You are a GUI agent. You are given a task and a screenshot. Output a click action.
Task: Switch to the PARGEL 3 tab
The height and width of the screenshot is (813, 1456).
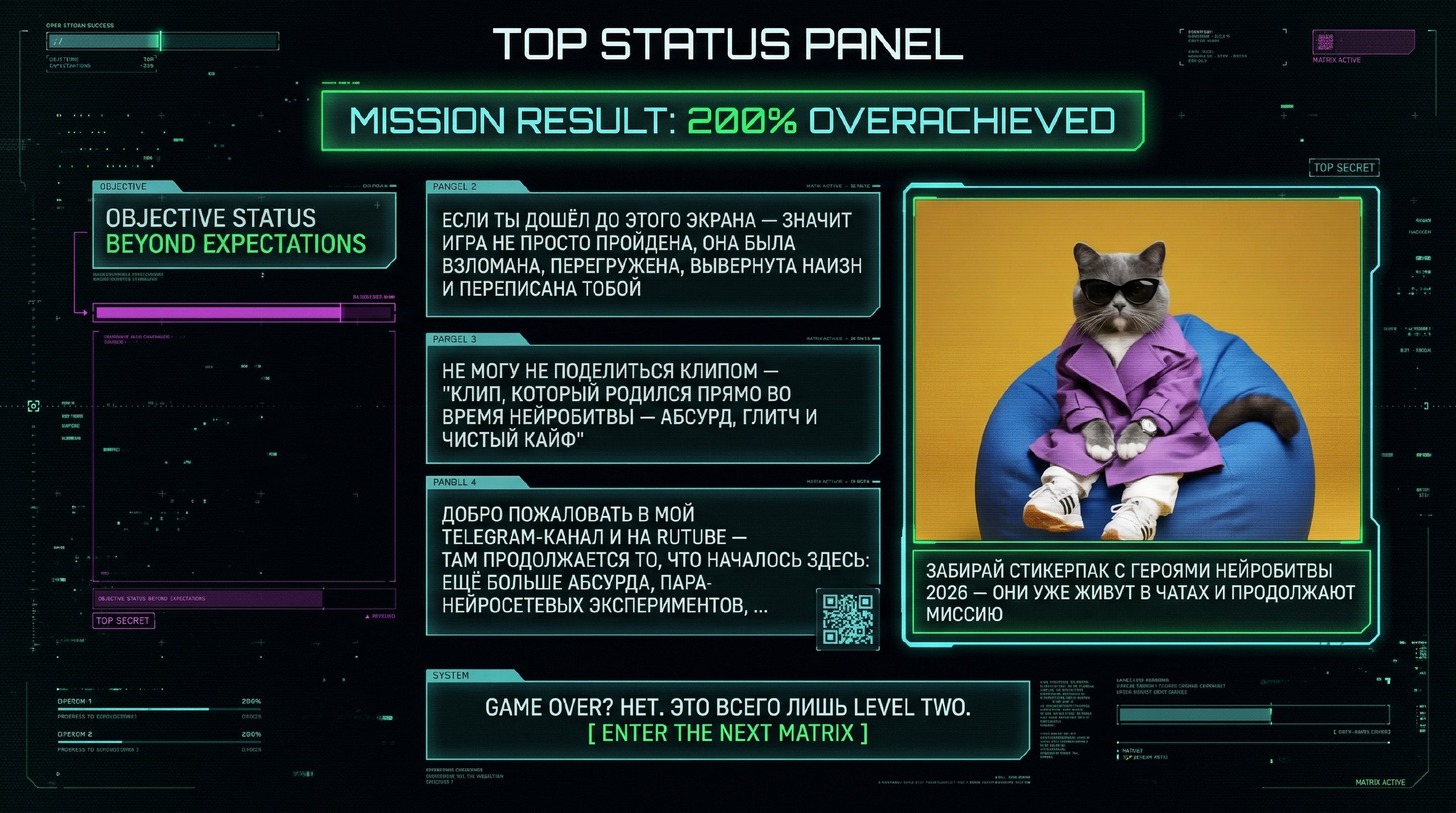coord(454,339)
